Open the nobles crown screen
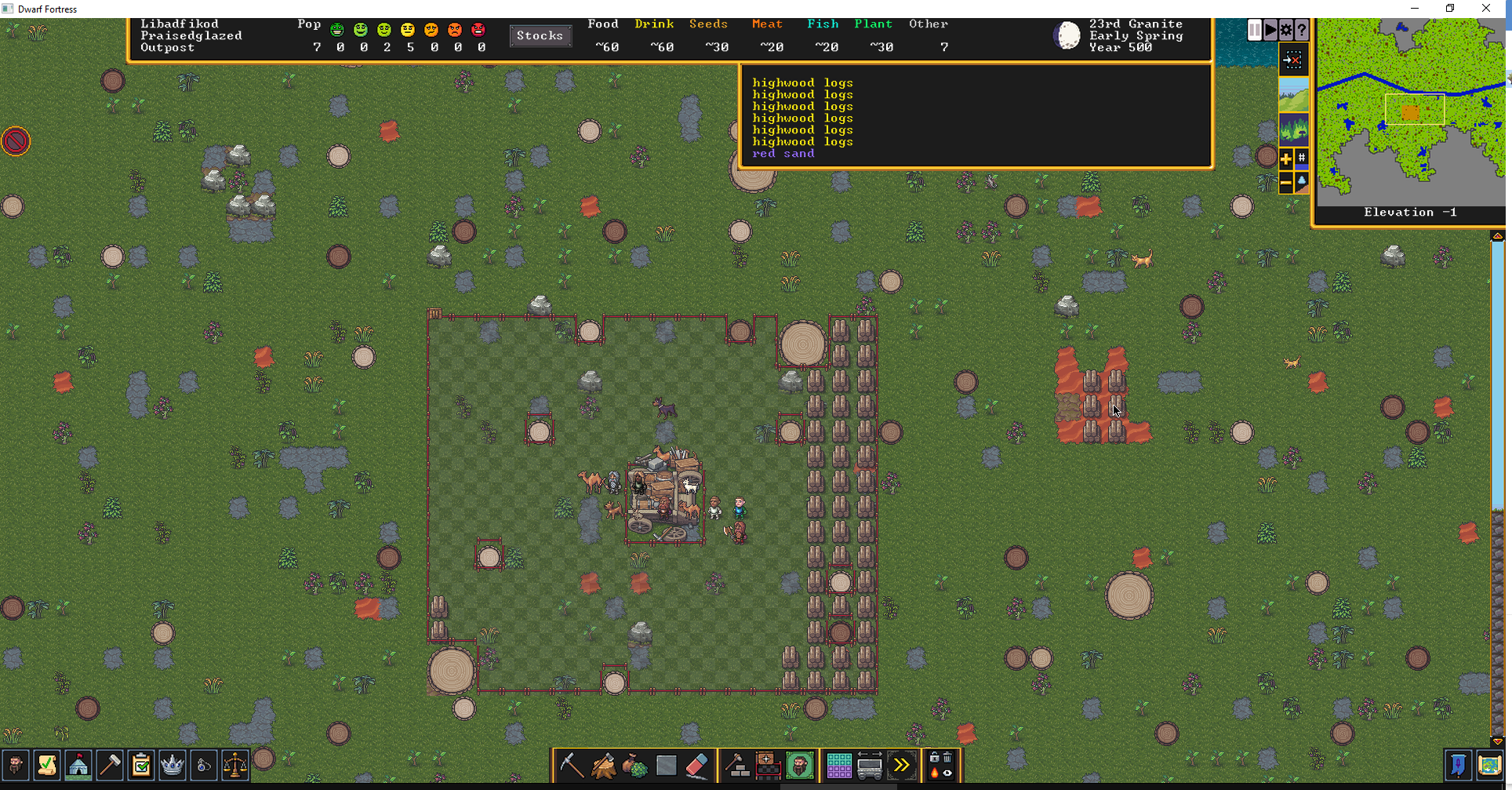This screenshot has height=790, width=1512. click(x=173, y=765)
